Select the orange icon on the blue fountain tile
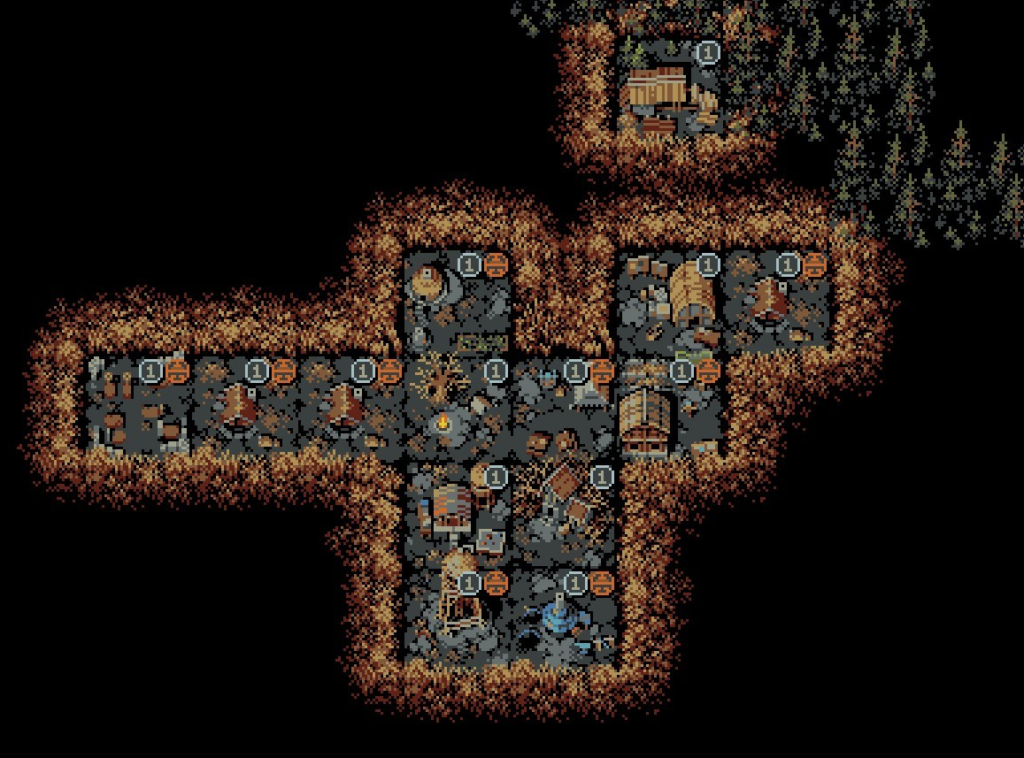This screenshot has height=758, width=1024. coord(601,582)
